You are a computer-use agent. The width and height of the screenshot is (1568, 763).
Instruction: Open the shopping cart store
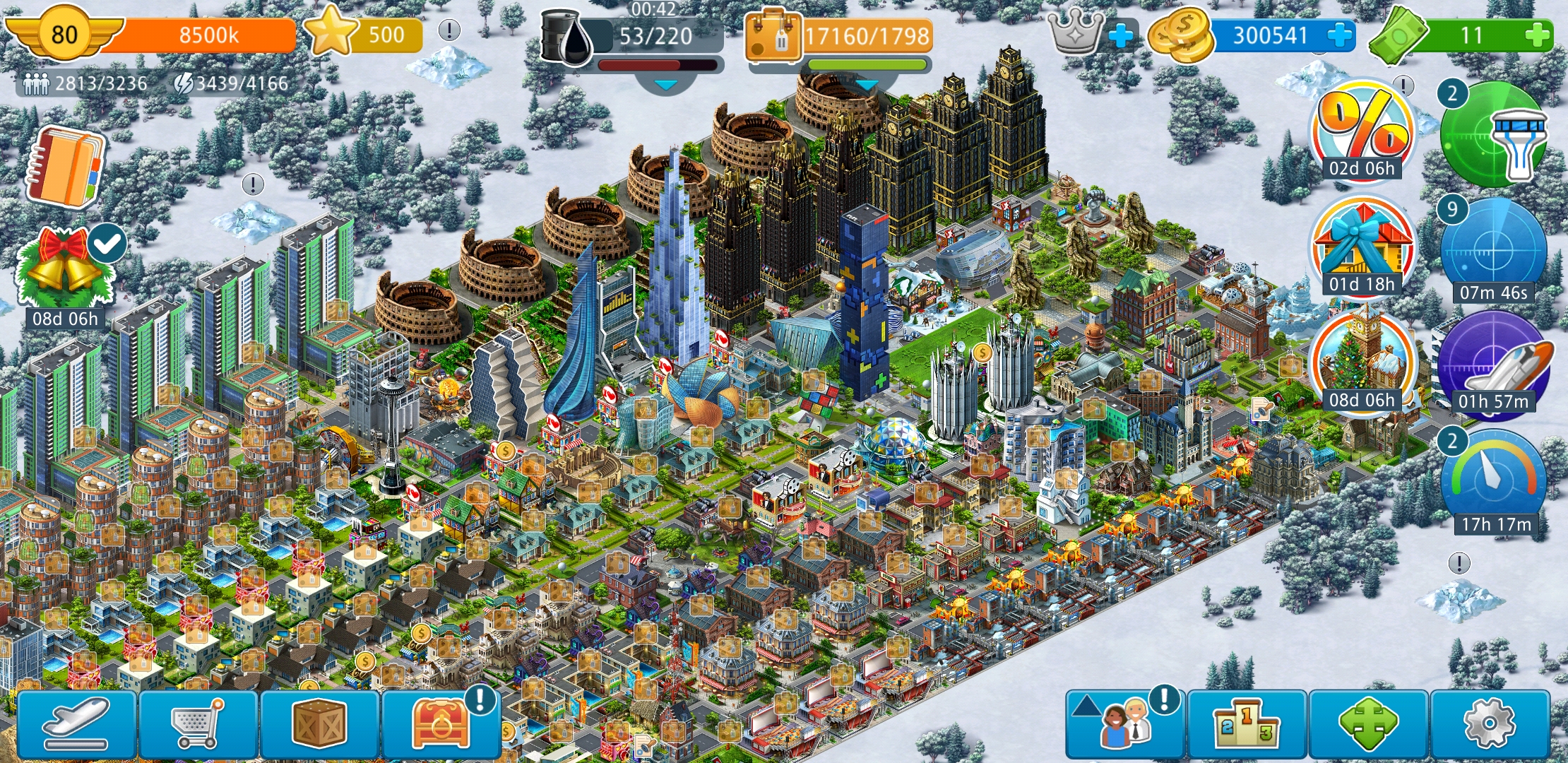(x=198, y=725)
